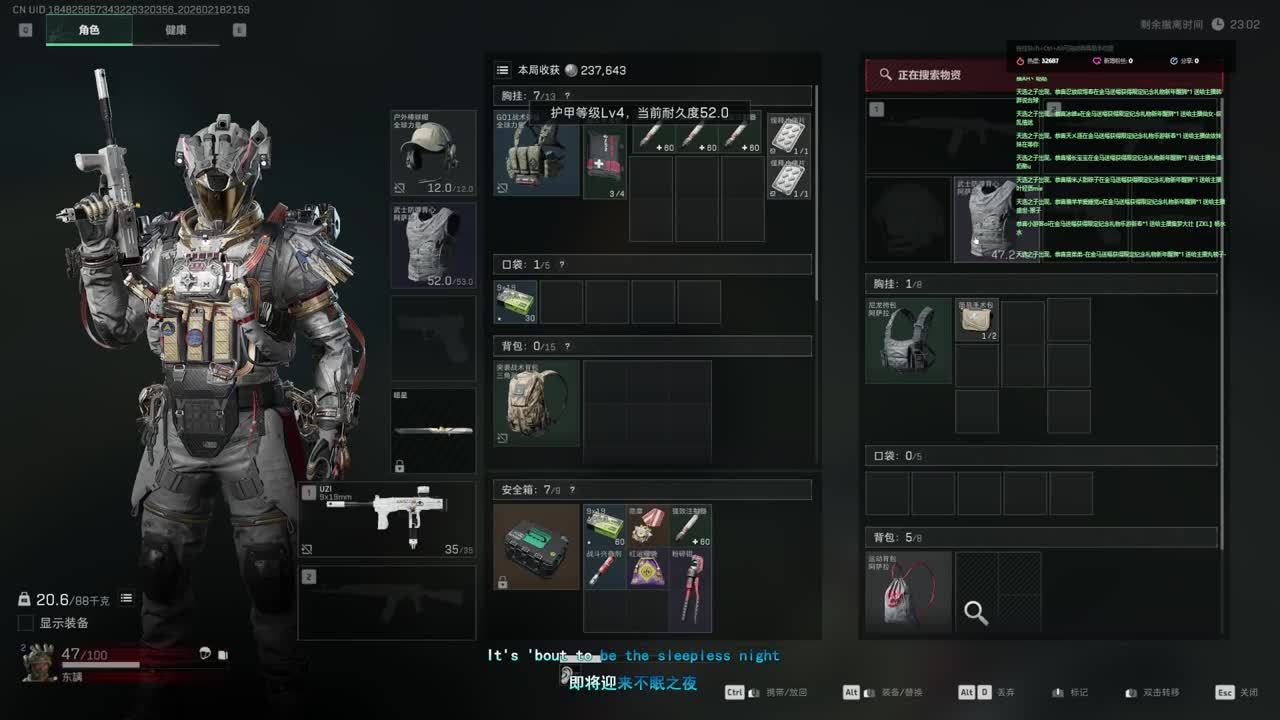Toggle the 显示装备 (show equipment) checkbox
The height and width of the screenshot is (720, 1280).
26,623
